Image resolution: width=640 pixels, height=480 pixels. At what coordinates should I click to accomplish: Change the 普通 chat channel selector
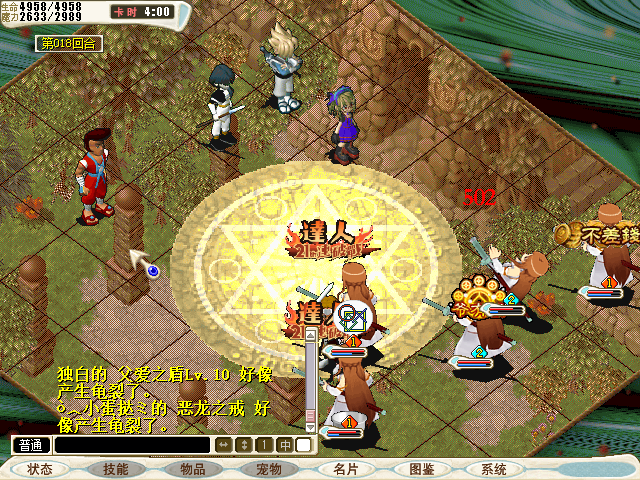[x=31, y=445]
